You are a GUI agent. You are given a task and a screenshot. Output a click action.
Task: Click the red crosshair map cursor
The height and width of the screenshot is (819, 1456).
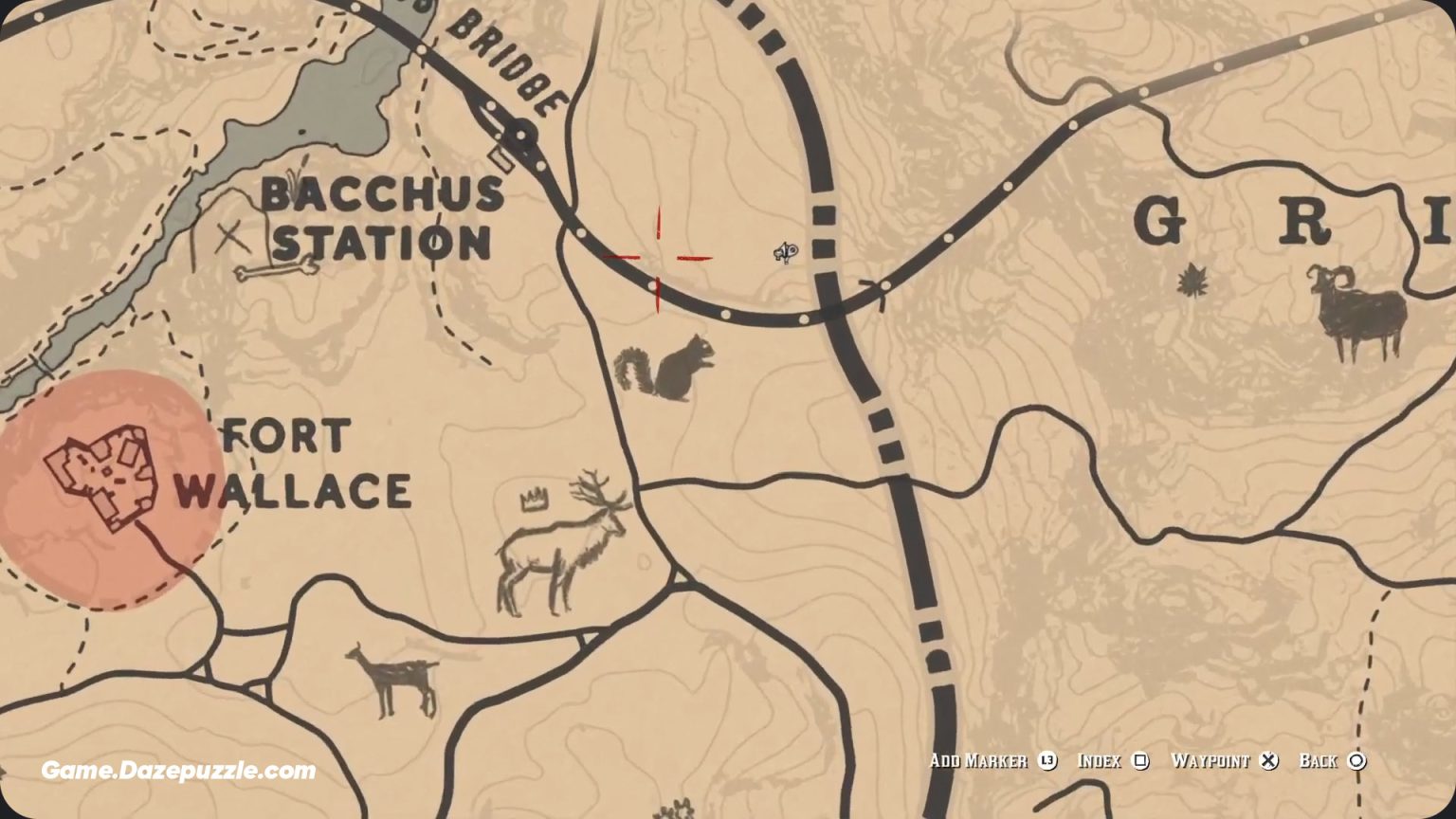(x=657, y=257)
